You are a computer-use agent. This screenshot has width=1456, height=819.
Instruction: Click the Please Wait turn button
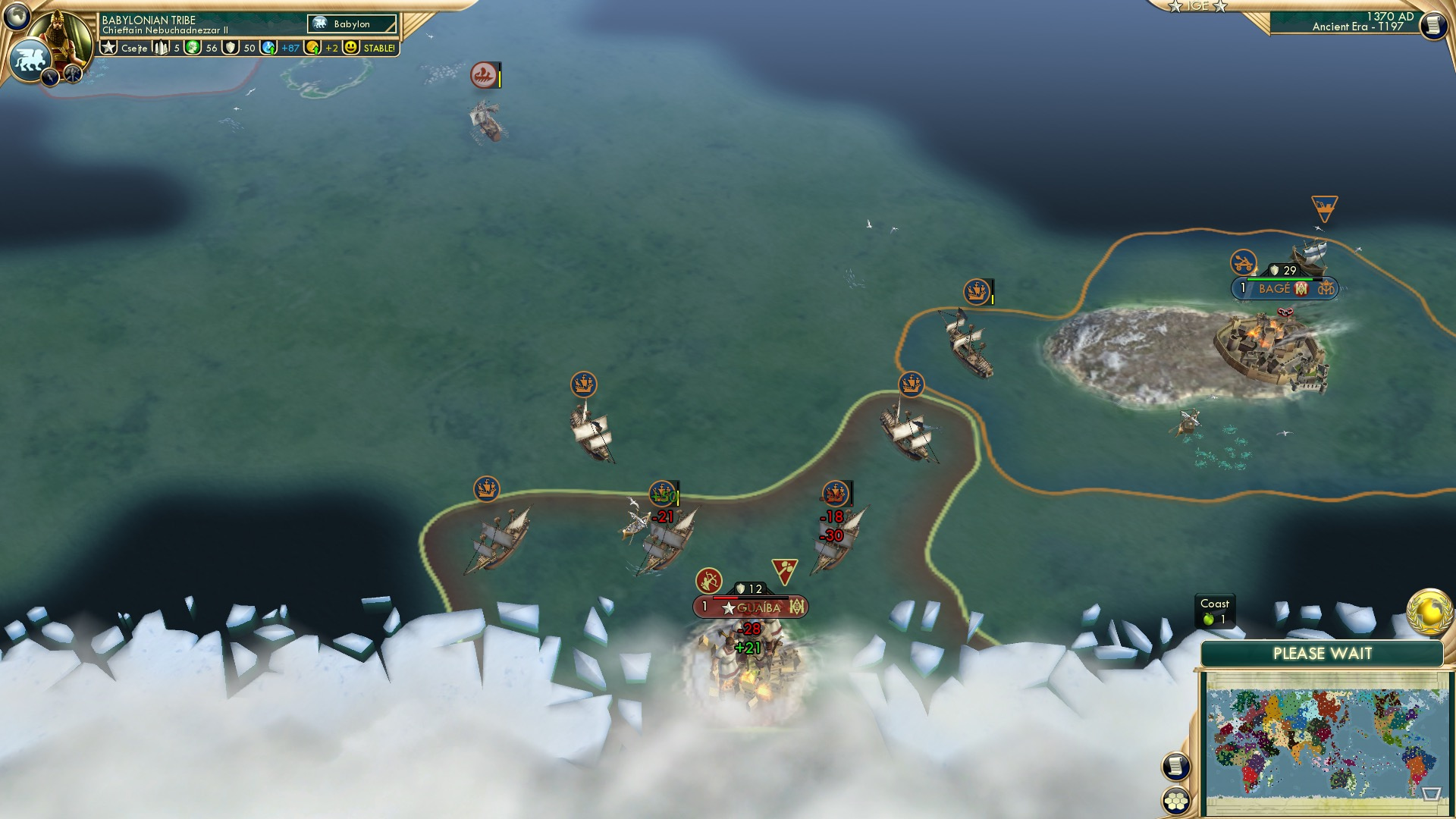pos(1322,654)
